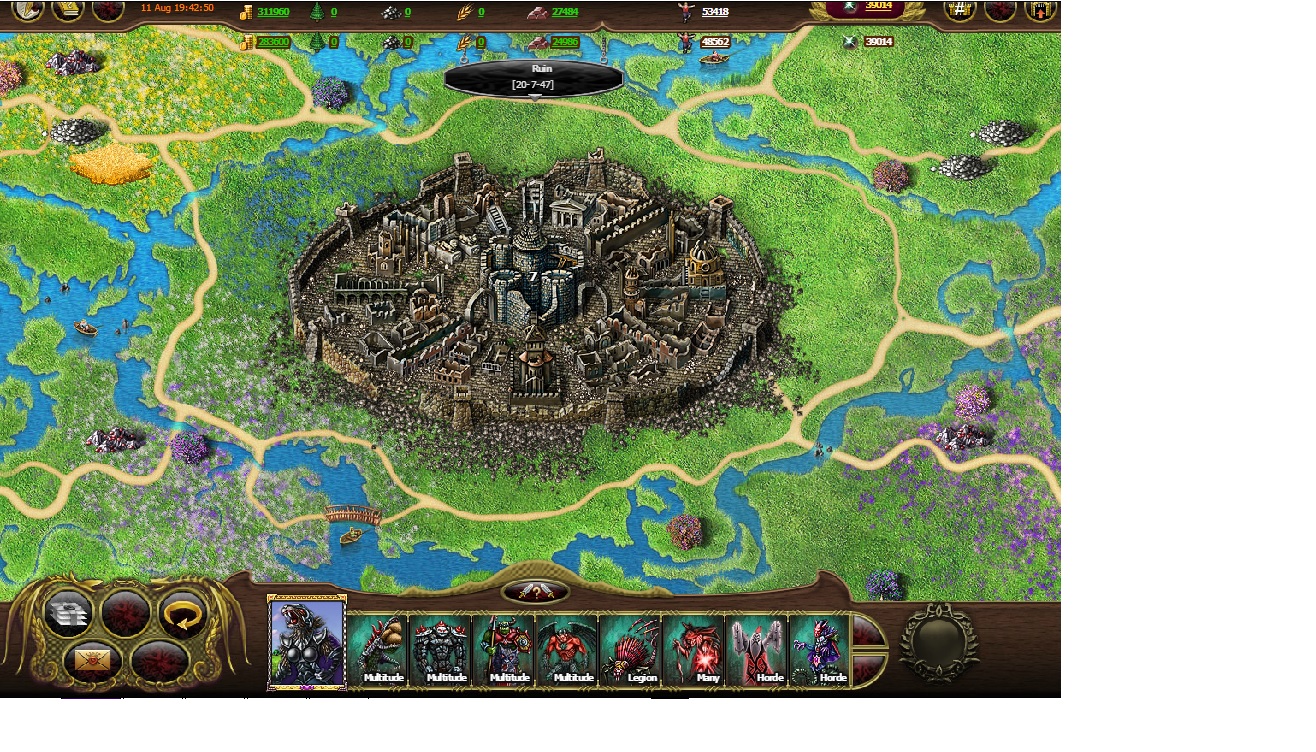Choose the horned orc warrior unit

click(x=506, y=649)
